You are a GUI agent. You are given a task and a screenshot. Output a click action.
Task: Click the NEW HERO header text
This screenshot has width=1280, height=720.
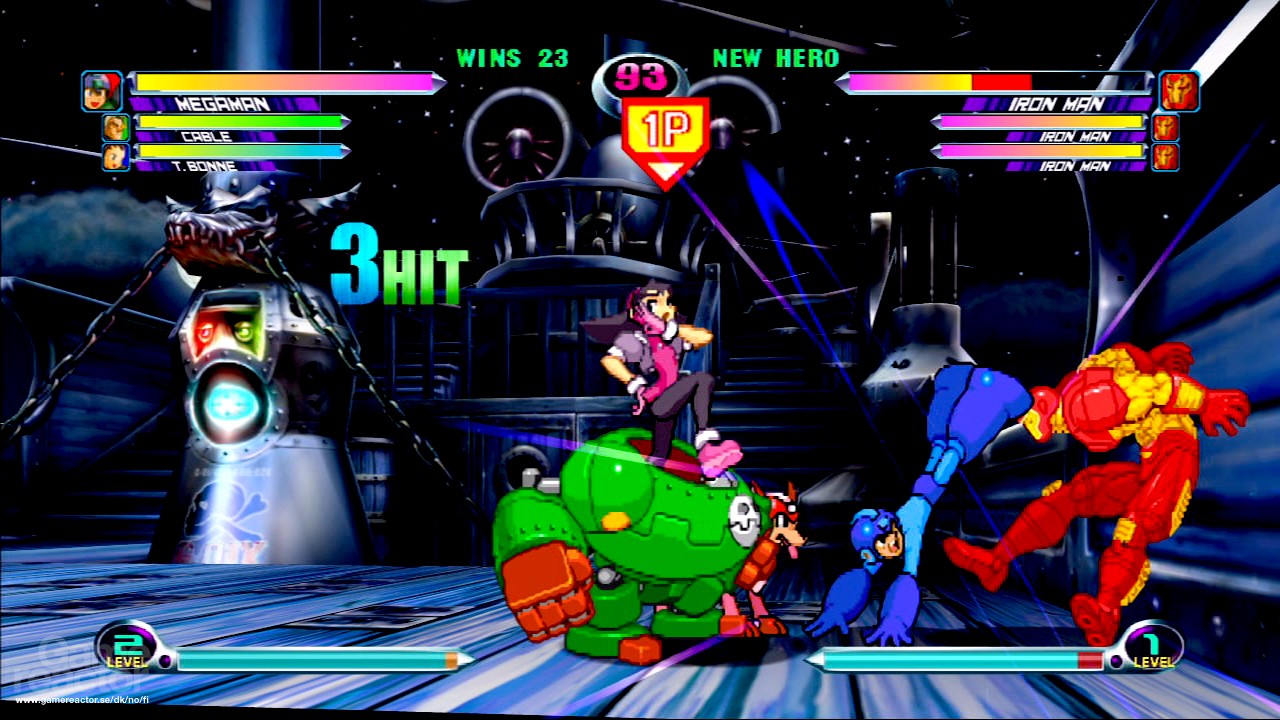[x=775, y=58]
